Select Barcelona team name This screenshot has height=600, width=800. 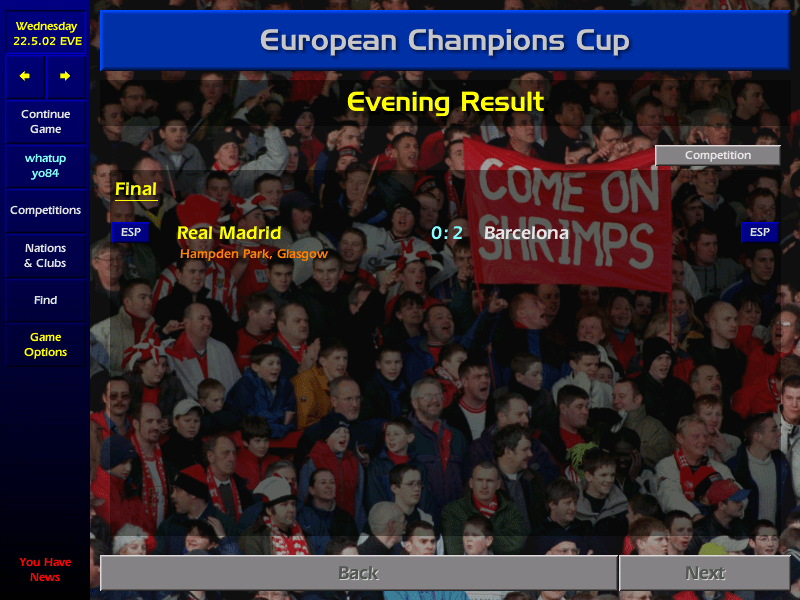click(526, 233)
